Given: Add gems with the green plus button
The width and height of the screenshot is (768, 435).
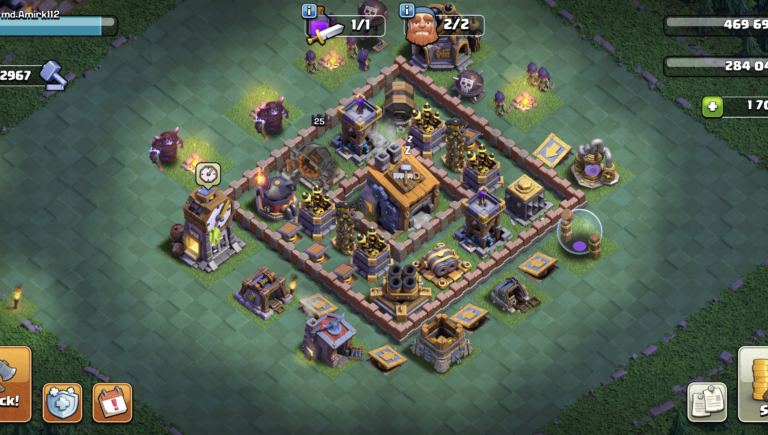Looking at the screenshot, I should [712, 107].
